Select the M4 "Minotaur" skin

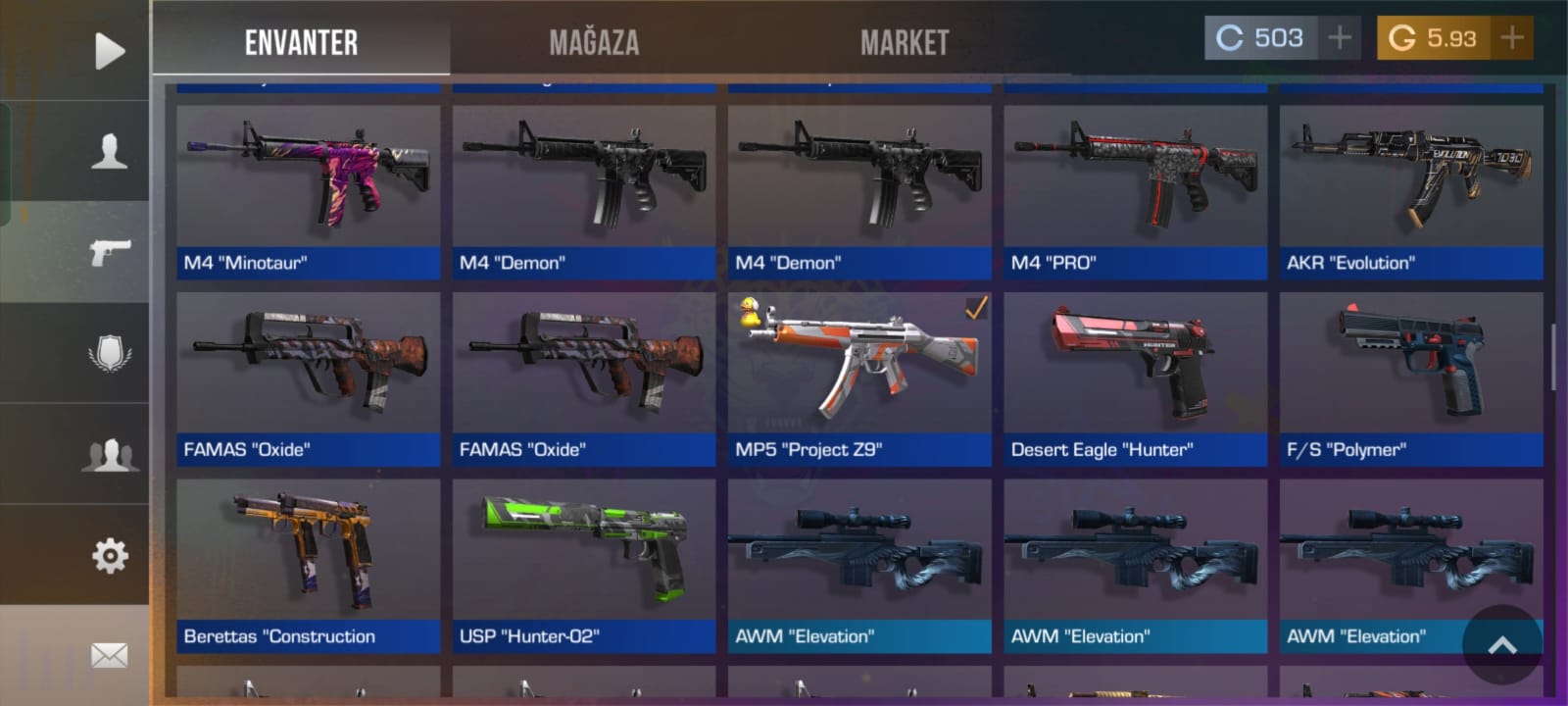click(308, 191)
